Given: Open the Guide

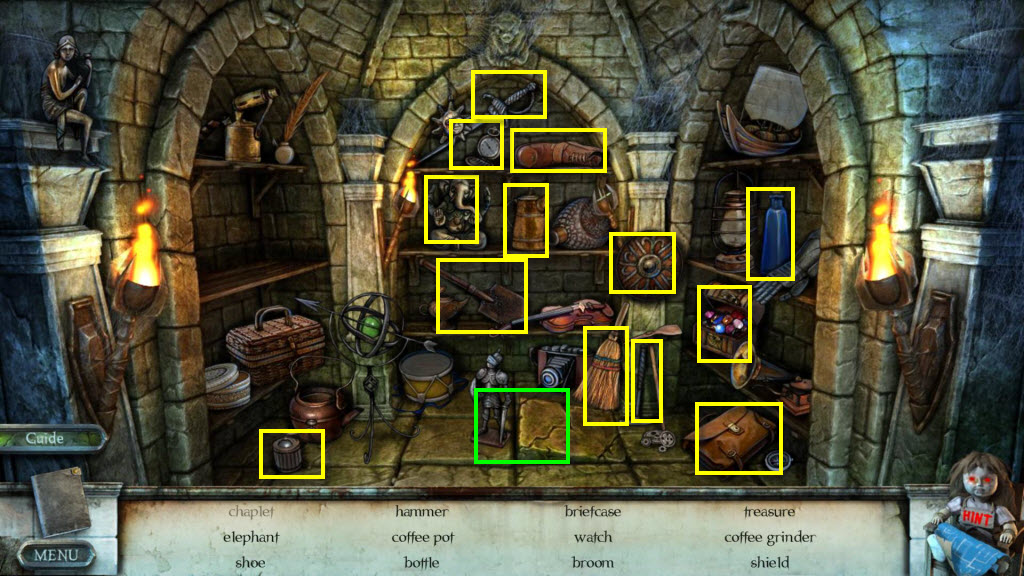Looking at the screenshot, I should pos(46,438).
